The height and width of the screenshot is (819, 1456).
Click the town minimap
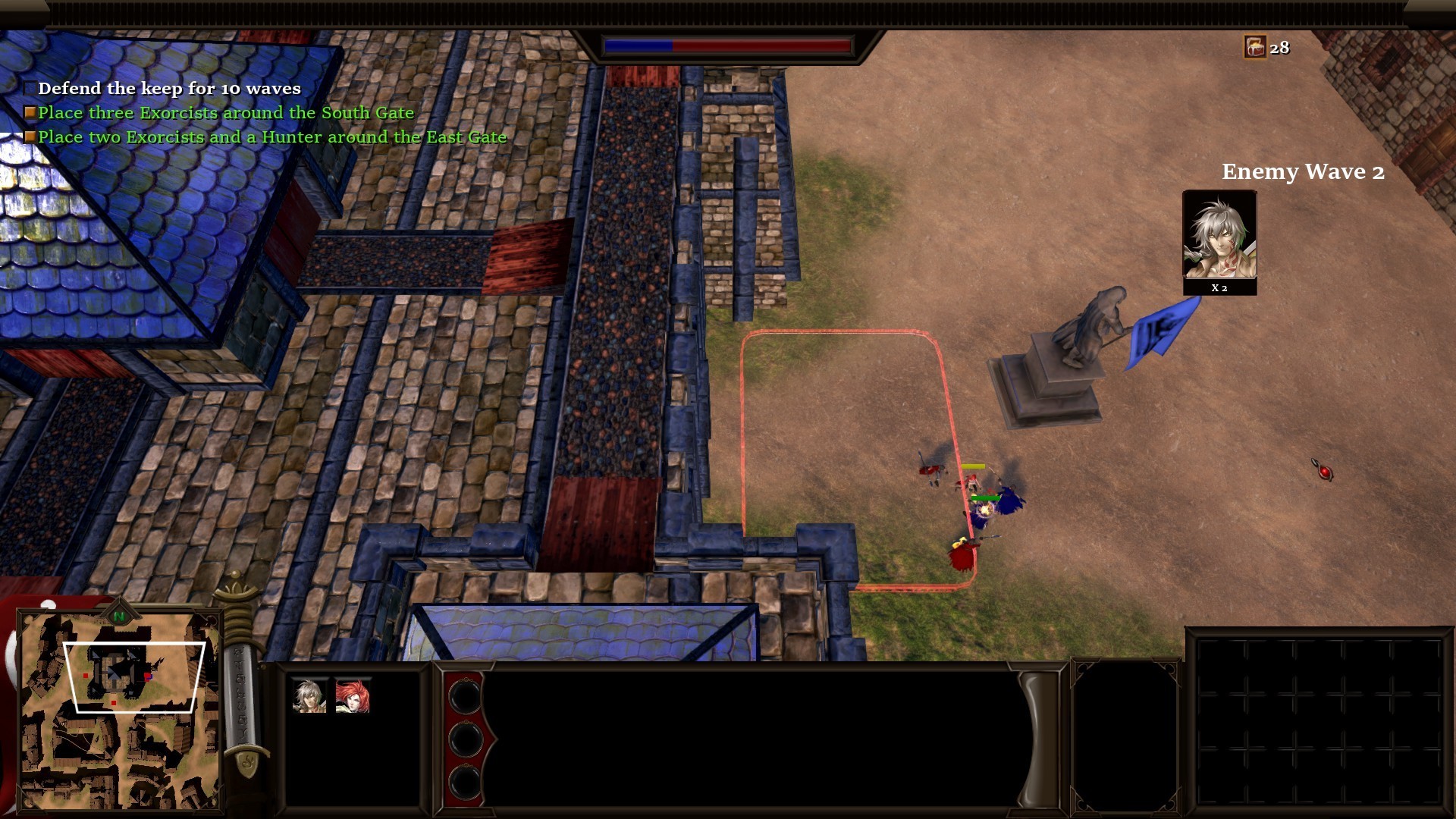point(119,713)
